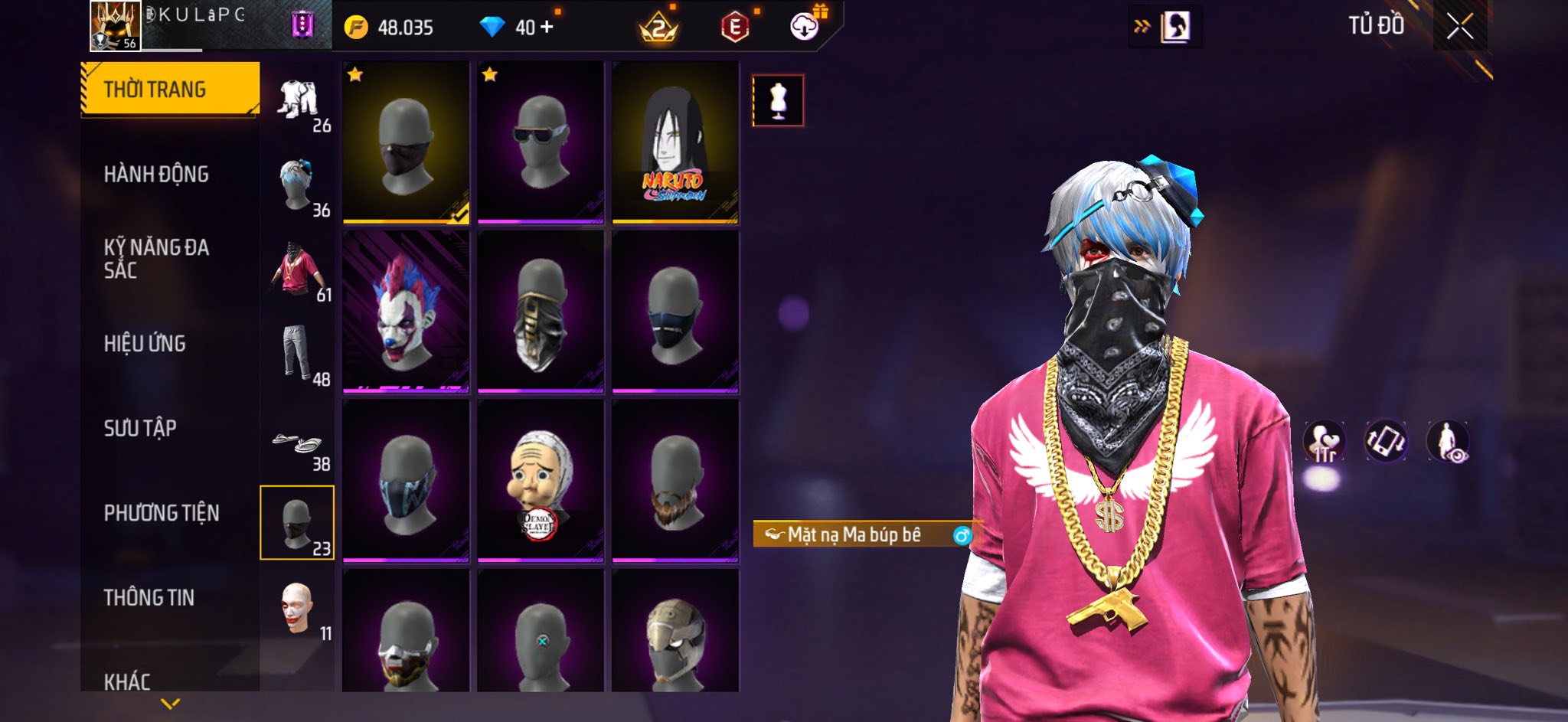Open the KỸ NĂNG ĐA SẮC tab
Screen dimensions: 1568x722
coord(157,259)
